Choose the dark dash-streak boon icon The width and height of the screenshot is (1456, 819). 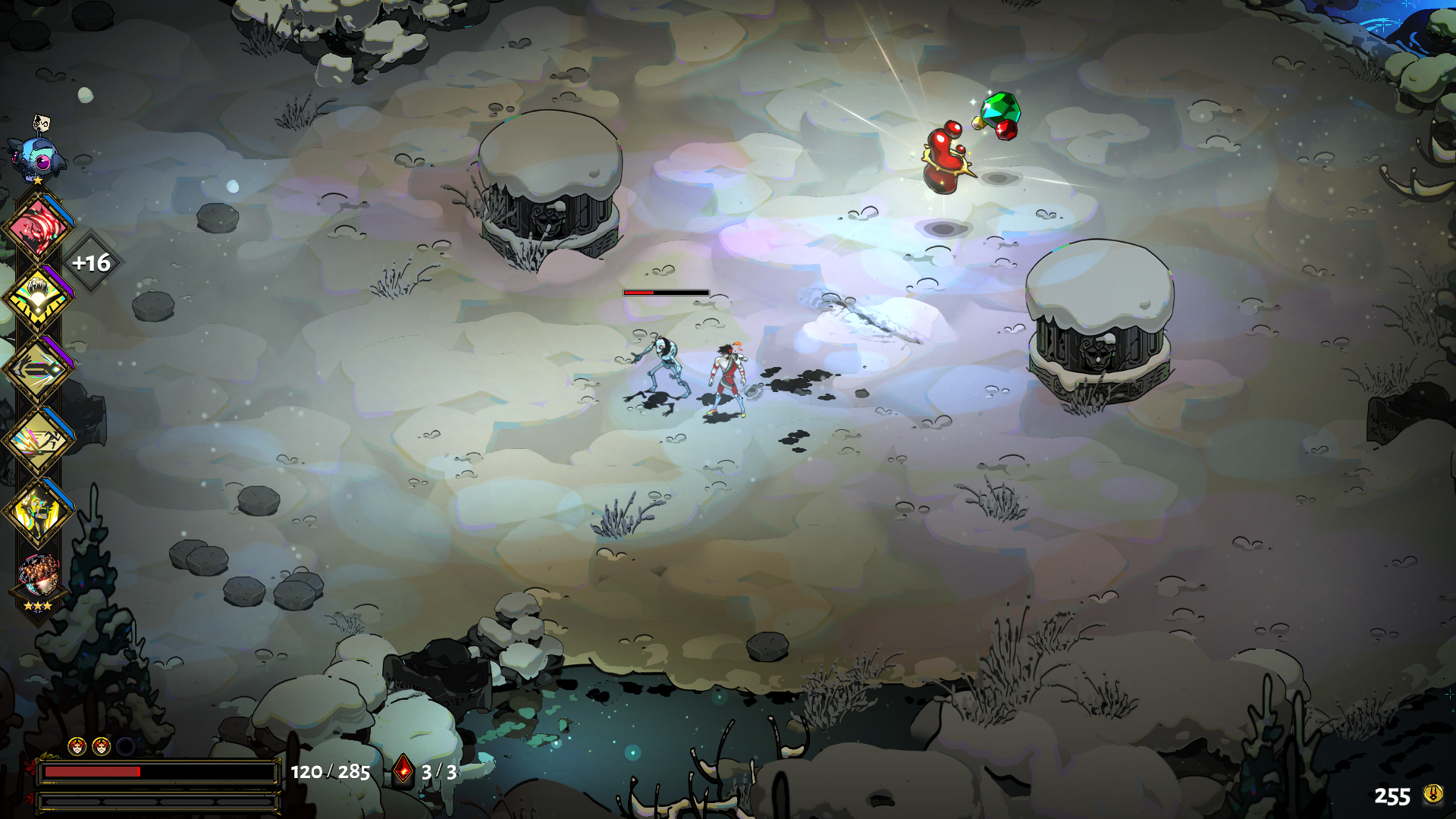[38, 370]
